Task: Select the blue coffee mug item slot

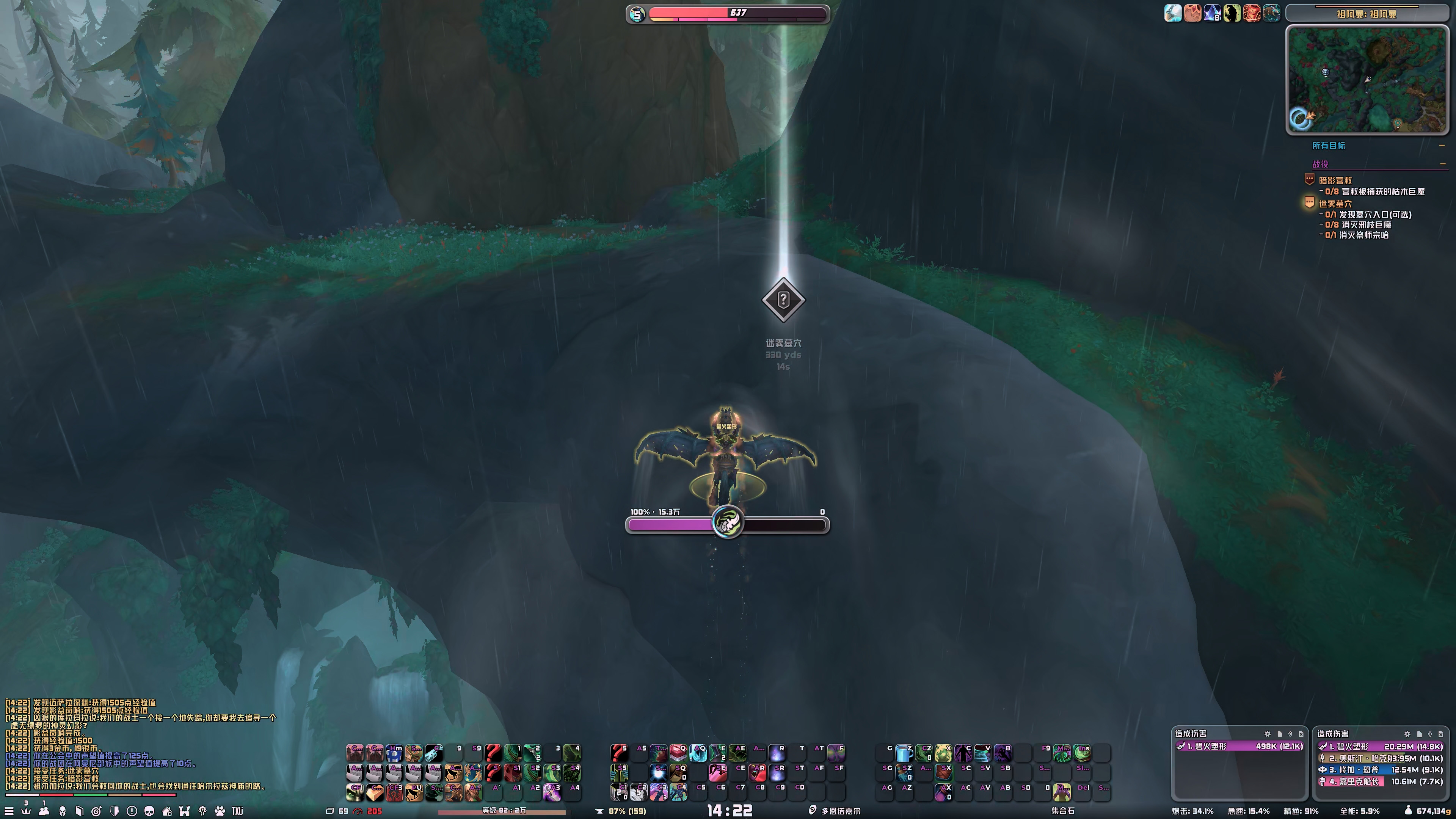Action: 904,753
